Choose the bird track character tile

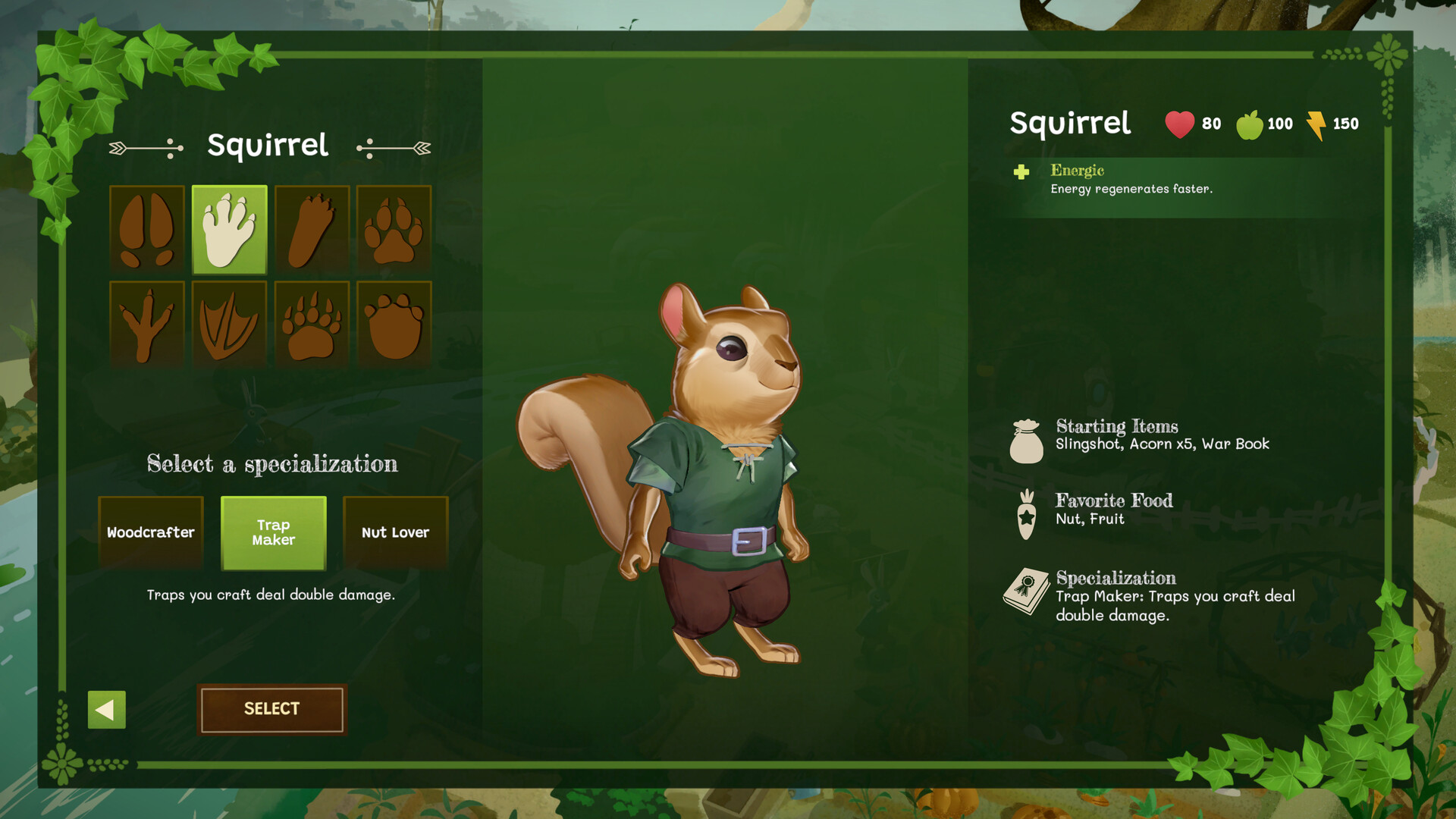[x=147, y=325]
